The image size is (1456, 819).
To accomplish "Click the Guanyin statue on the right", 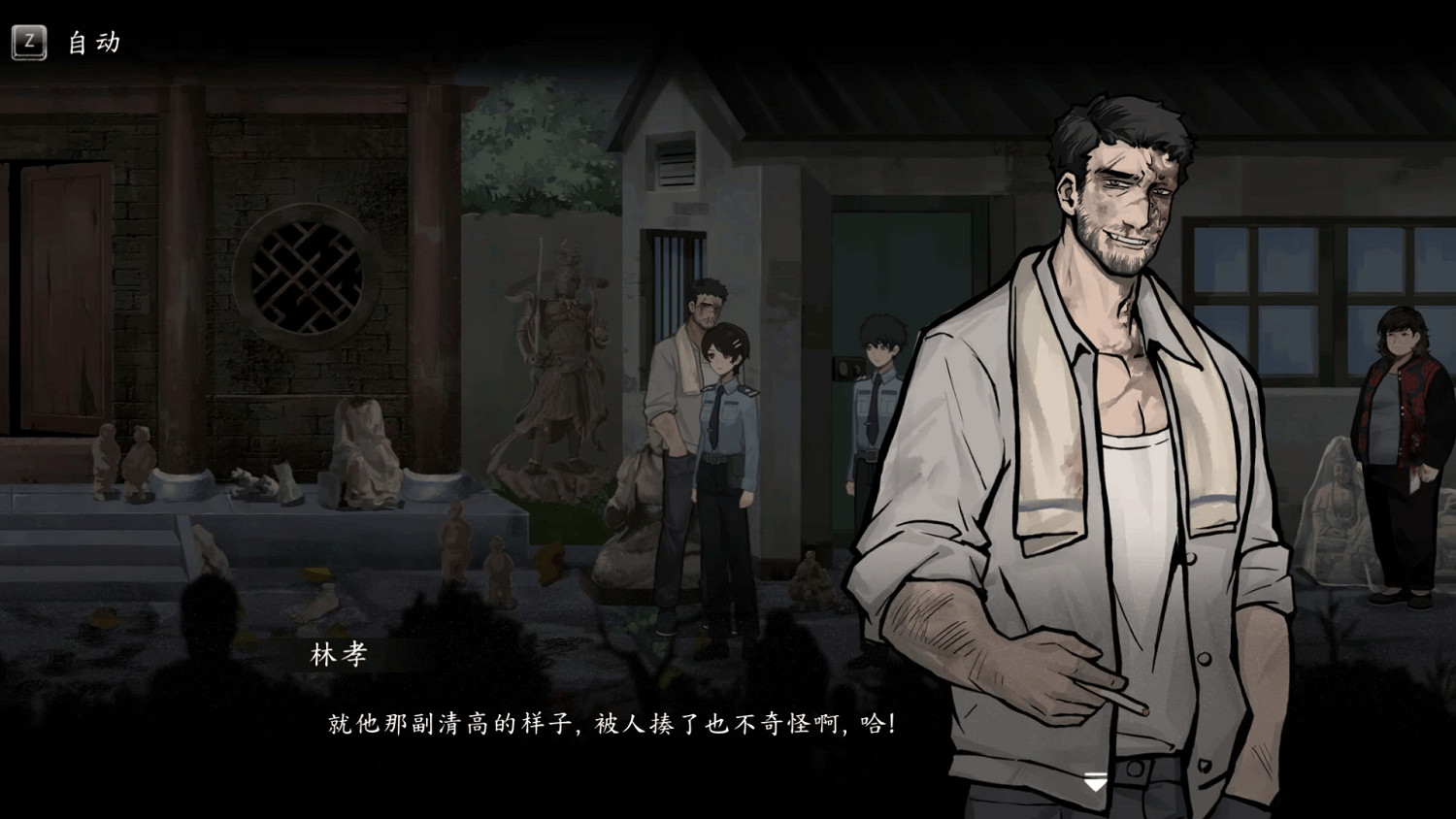I will click(x=1336, y=505).
